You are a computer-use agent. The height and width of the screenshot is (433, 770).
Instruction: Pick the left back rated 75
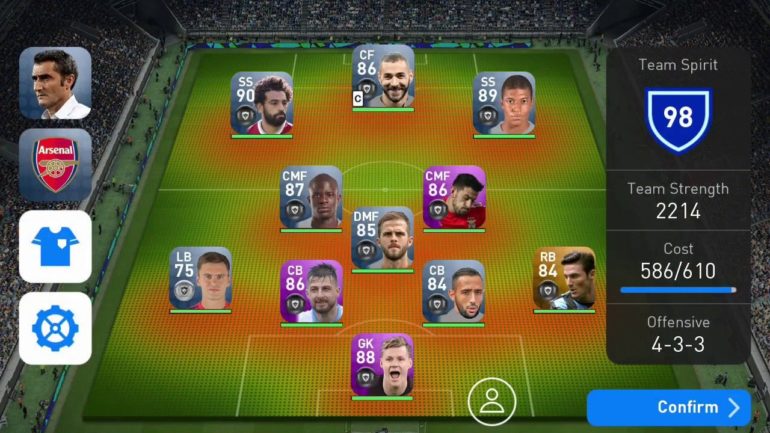(x=200, y=278)
